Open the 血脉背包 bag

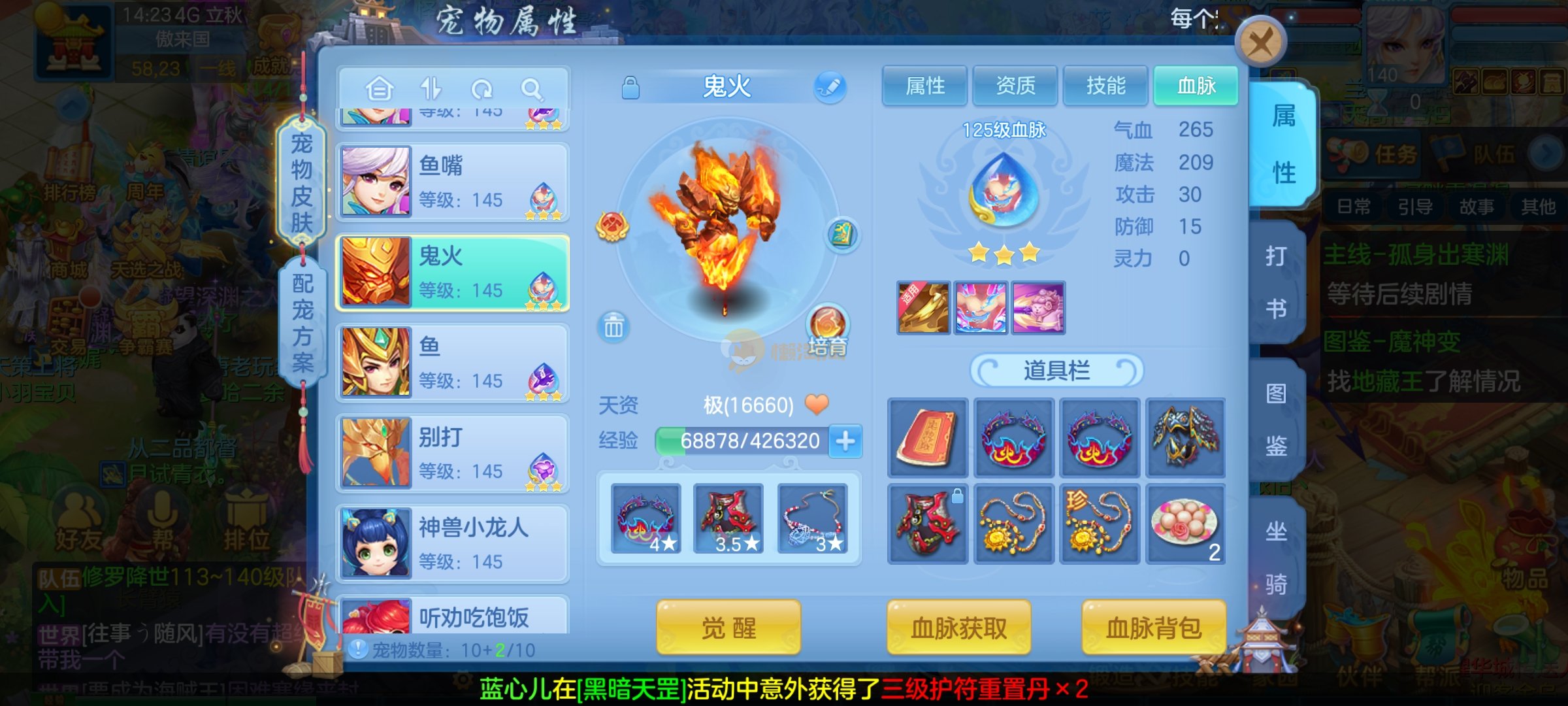tap(1153, 628)
